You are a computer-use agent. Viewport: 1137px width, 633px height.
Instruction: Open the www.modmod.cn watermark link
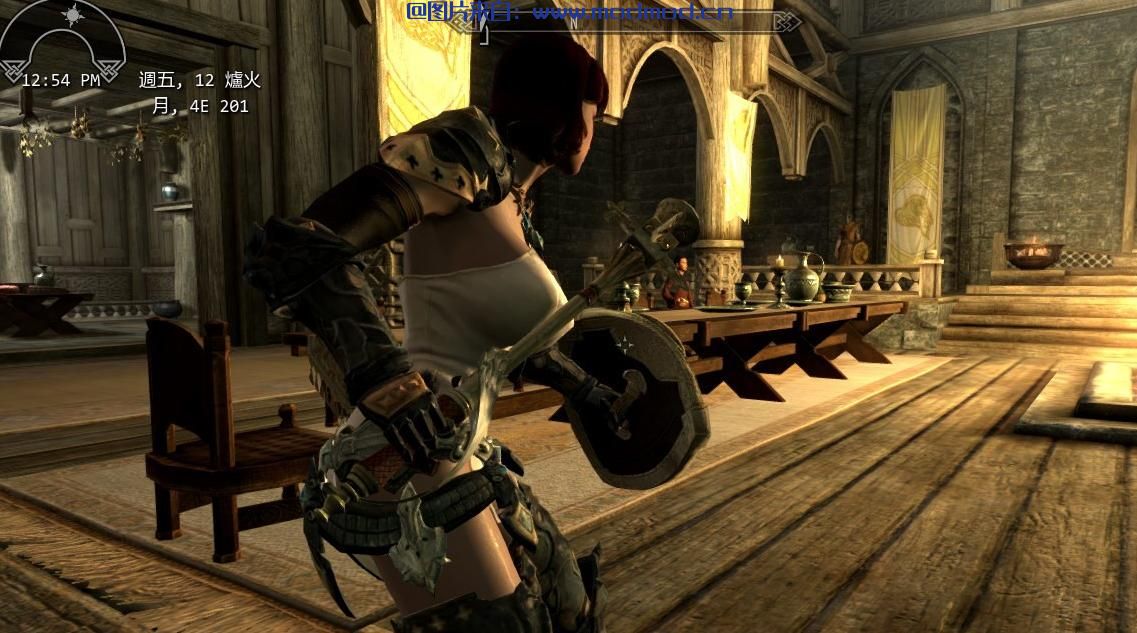coord(632,12)
